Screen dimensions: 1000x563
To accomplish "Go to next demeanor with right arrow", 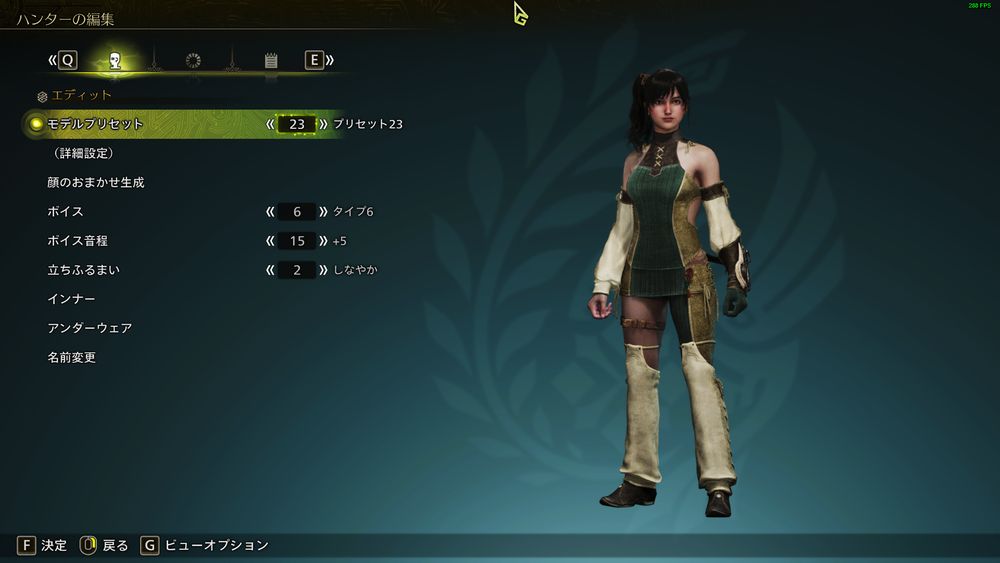I will pyautogui.click(x=323, y=270).
